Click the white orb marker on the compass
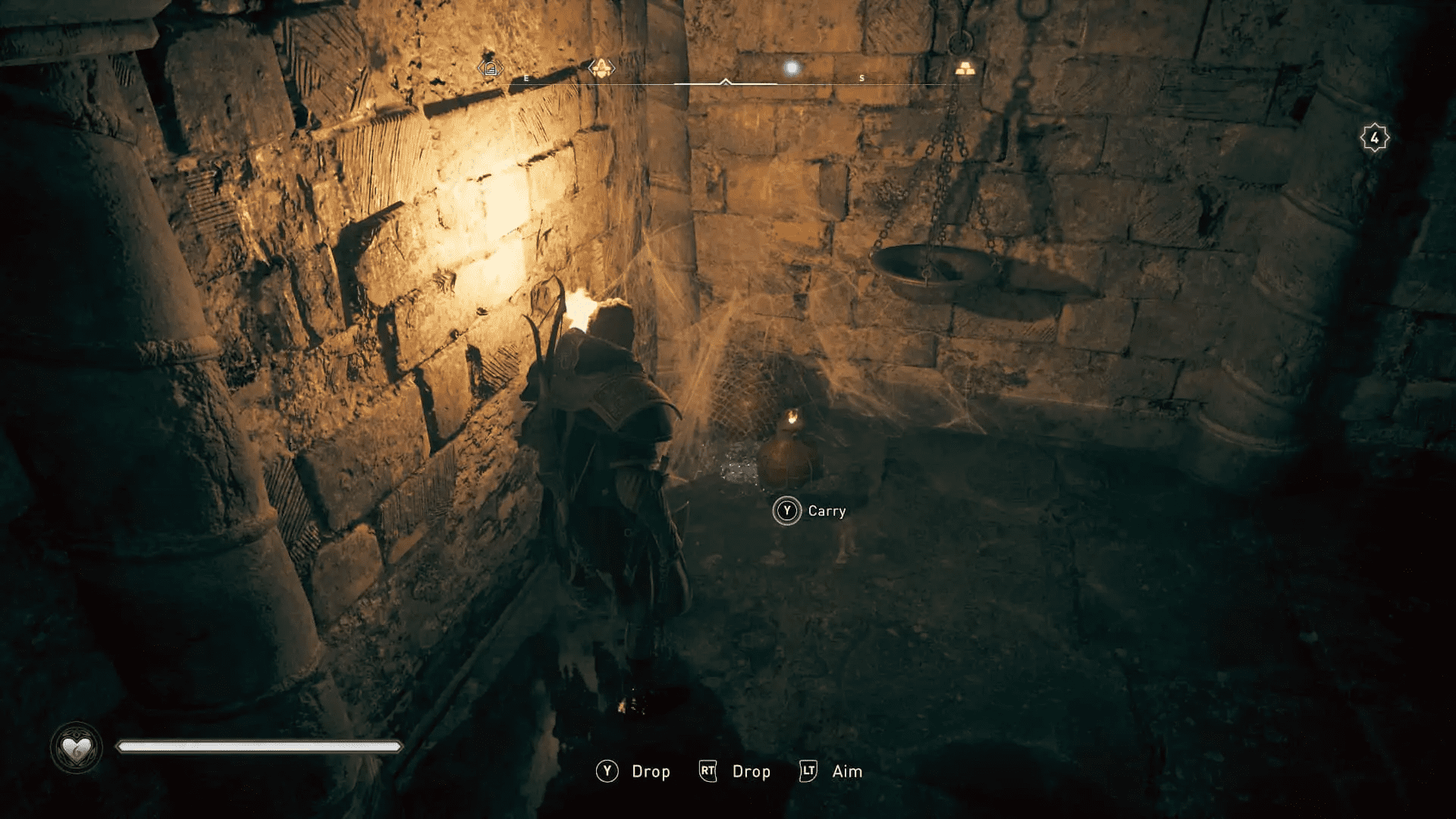Screen dimensions: 1456x819 pos(791,67)
